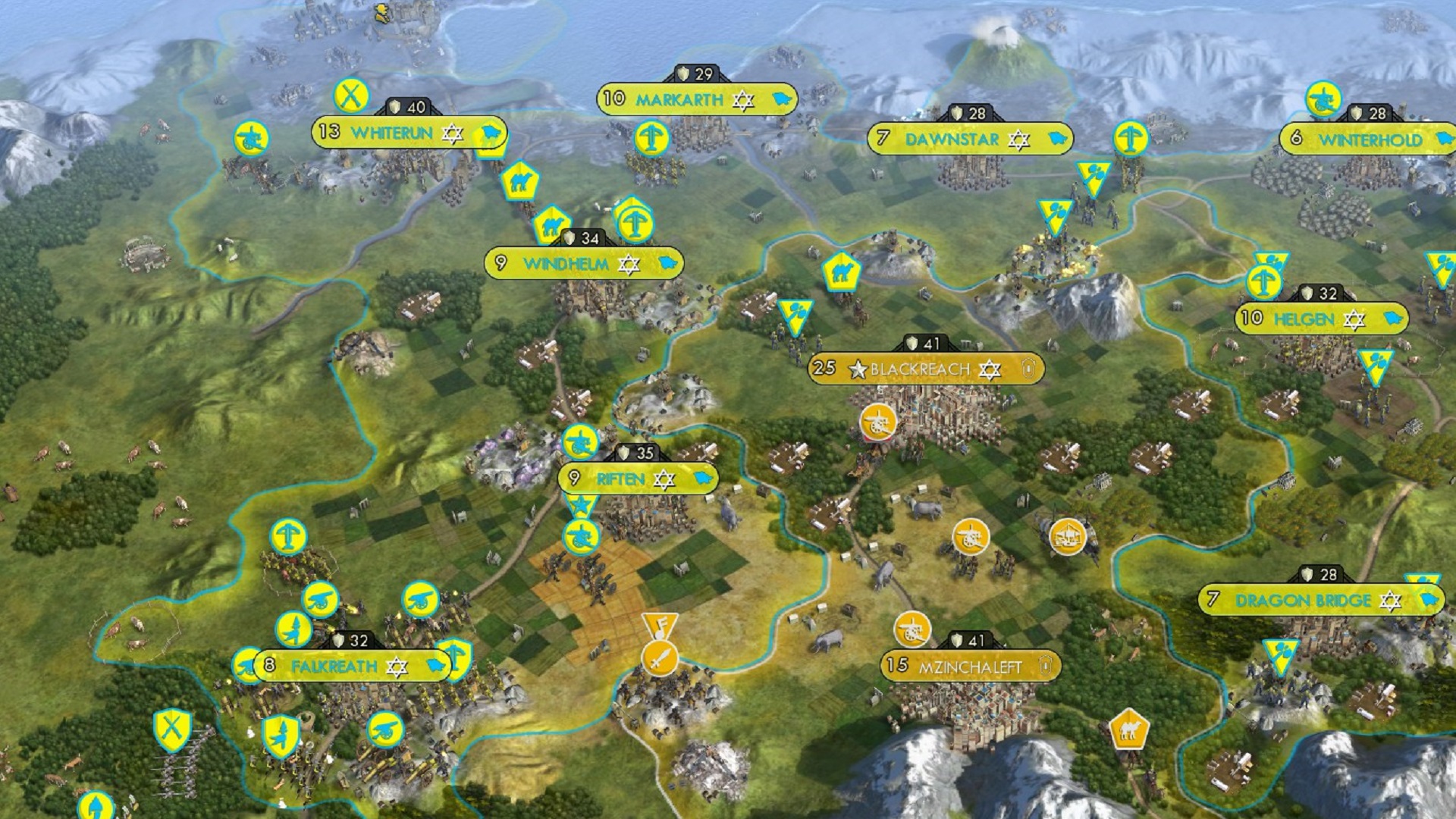The height and width of the screenshot is (819, 1456).
Task: Select the orange sword unit flag
Action: (659, 658)
